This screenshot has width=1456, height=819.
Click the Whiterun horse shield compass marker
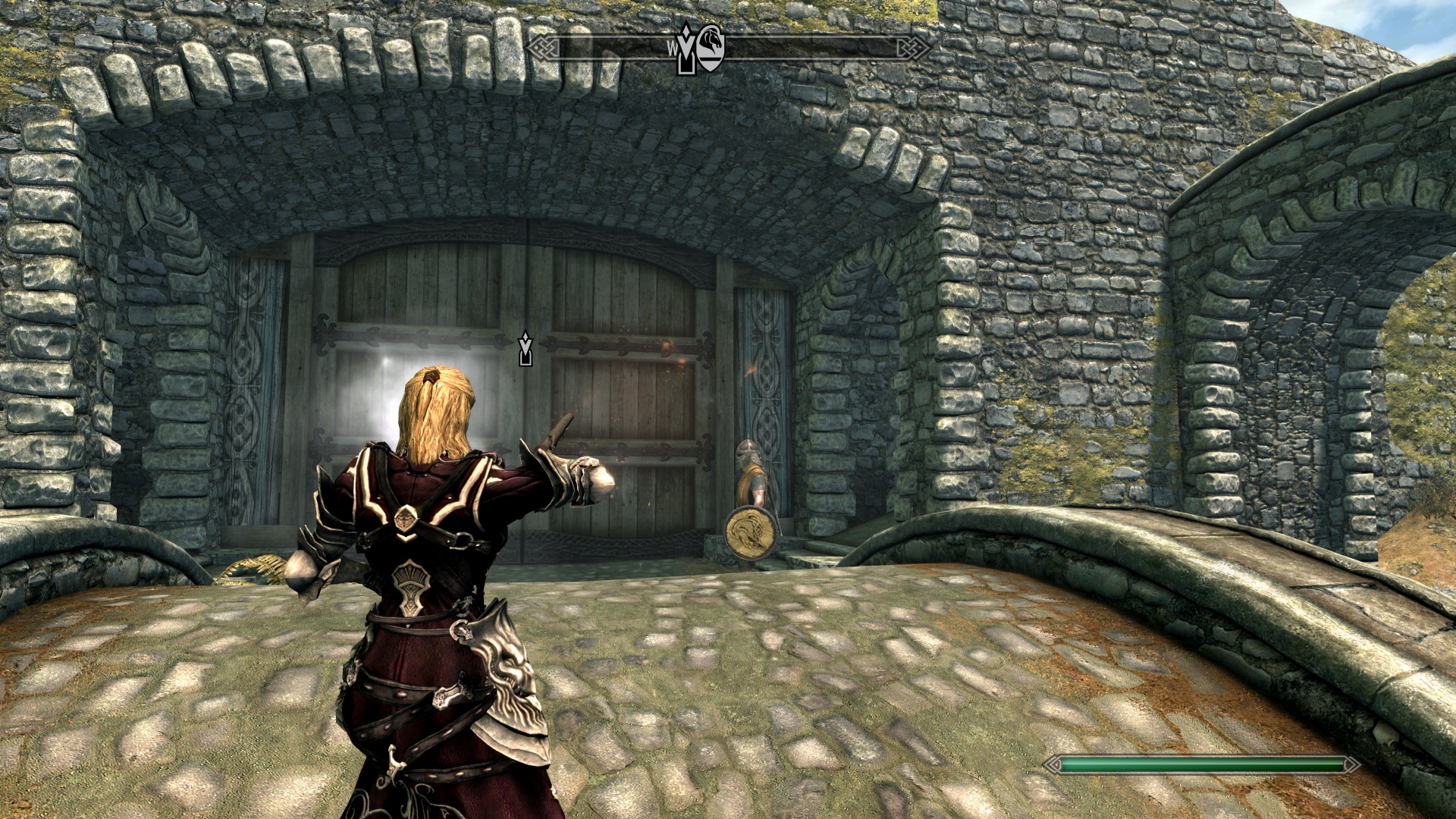[711, 49]
